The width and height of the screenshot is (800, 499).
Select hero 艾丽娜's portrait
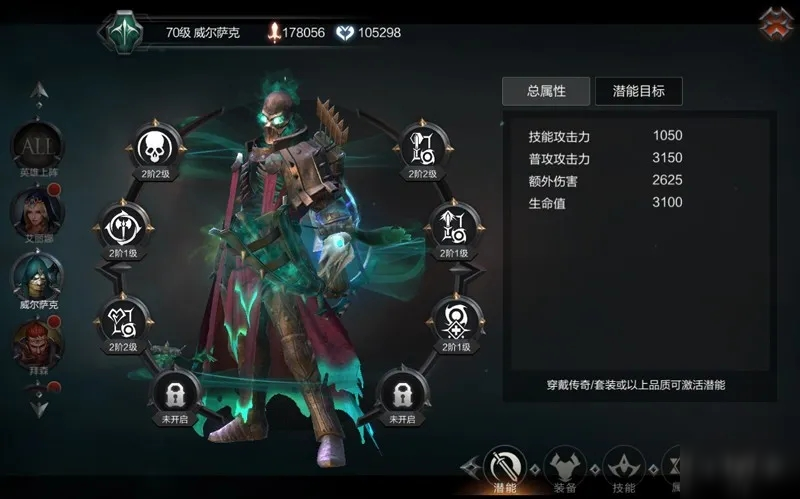(37, 210)
